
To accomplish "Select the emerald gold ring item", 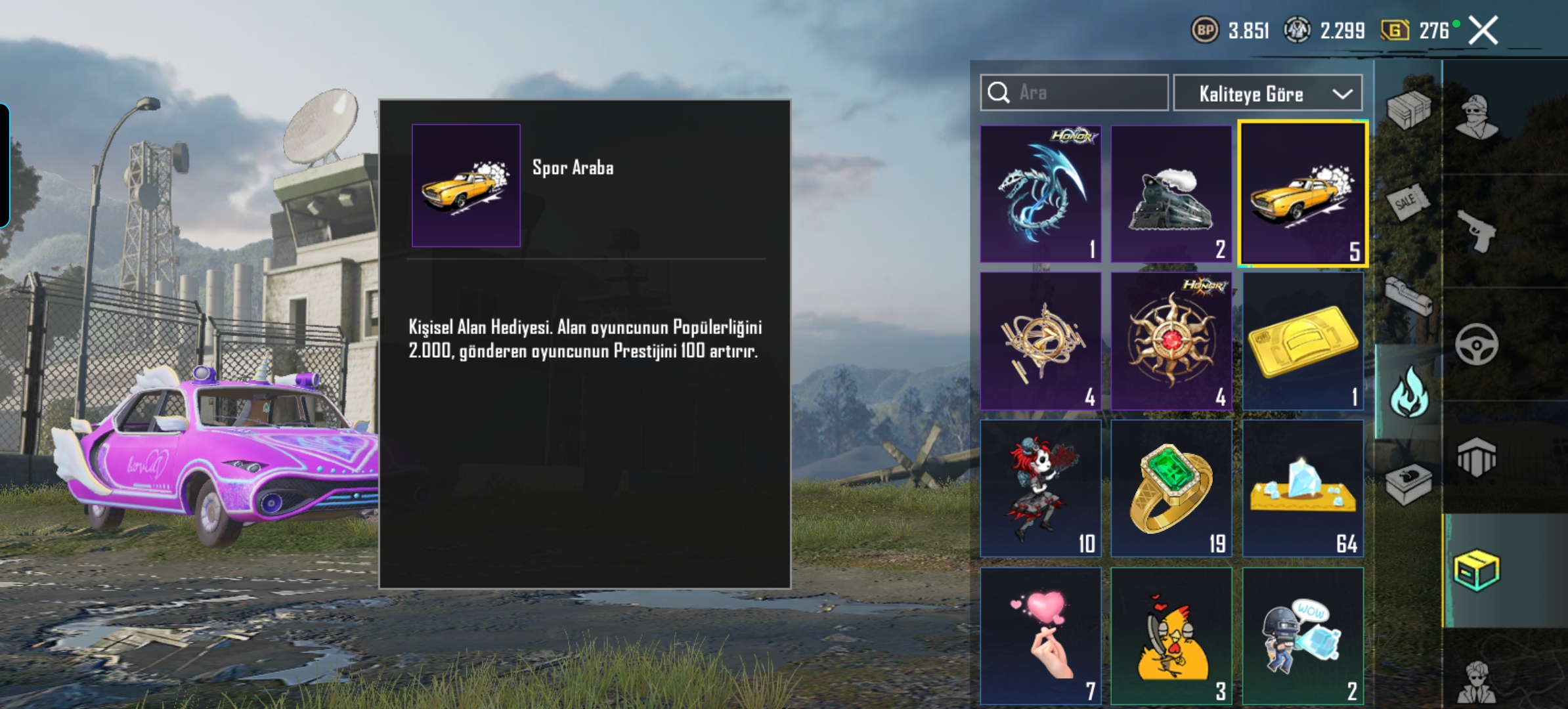I will [1171, 489].
